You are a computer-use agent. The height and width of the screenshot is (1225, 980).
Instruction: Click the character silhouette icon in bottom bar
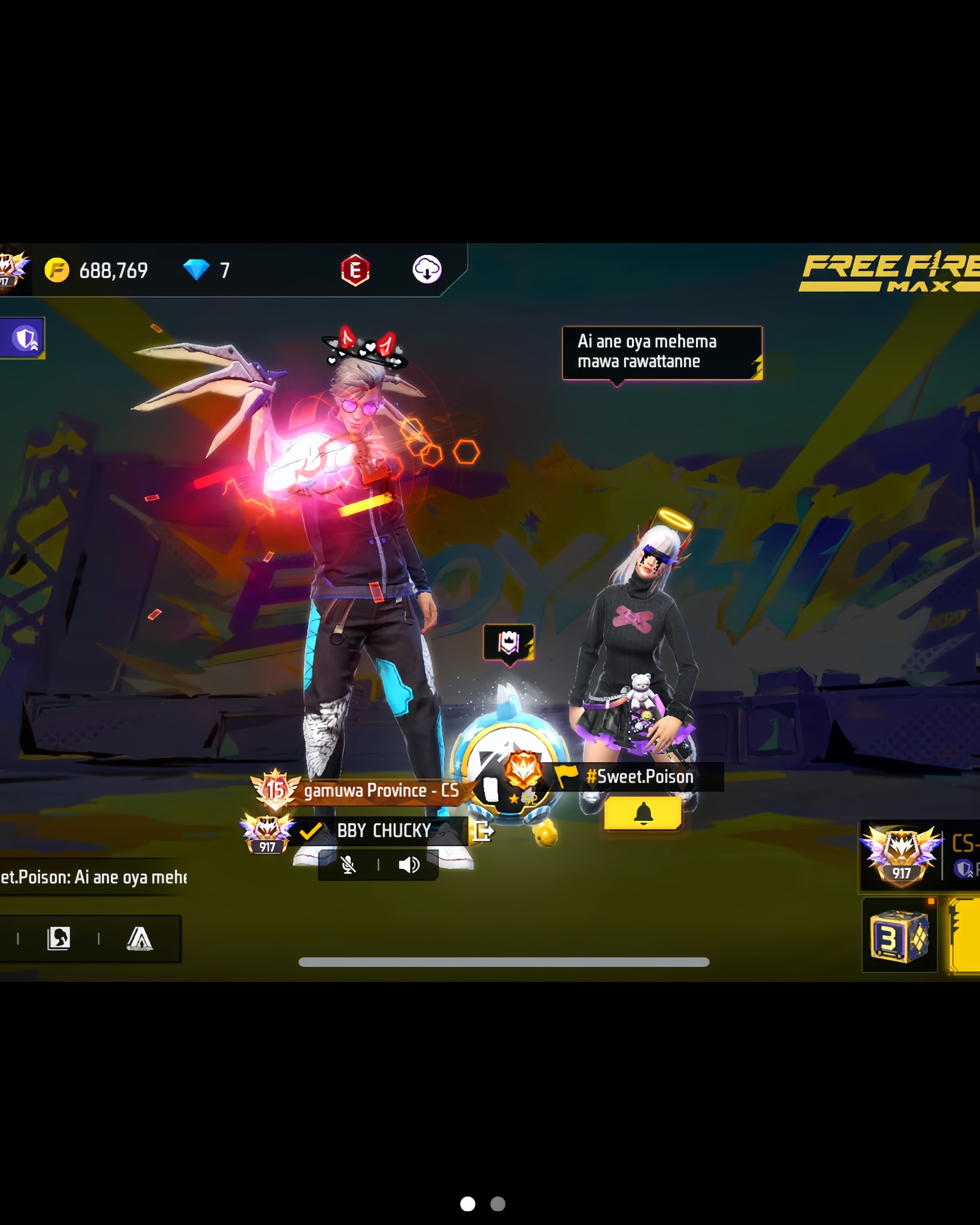(x=59, y=939)
